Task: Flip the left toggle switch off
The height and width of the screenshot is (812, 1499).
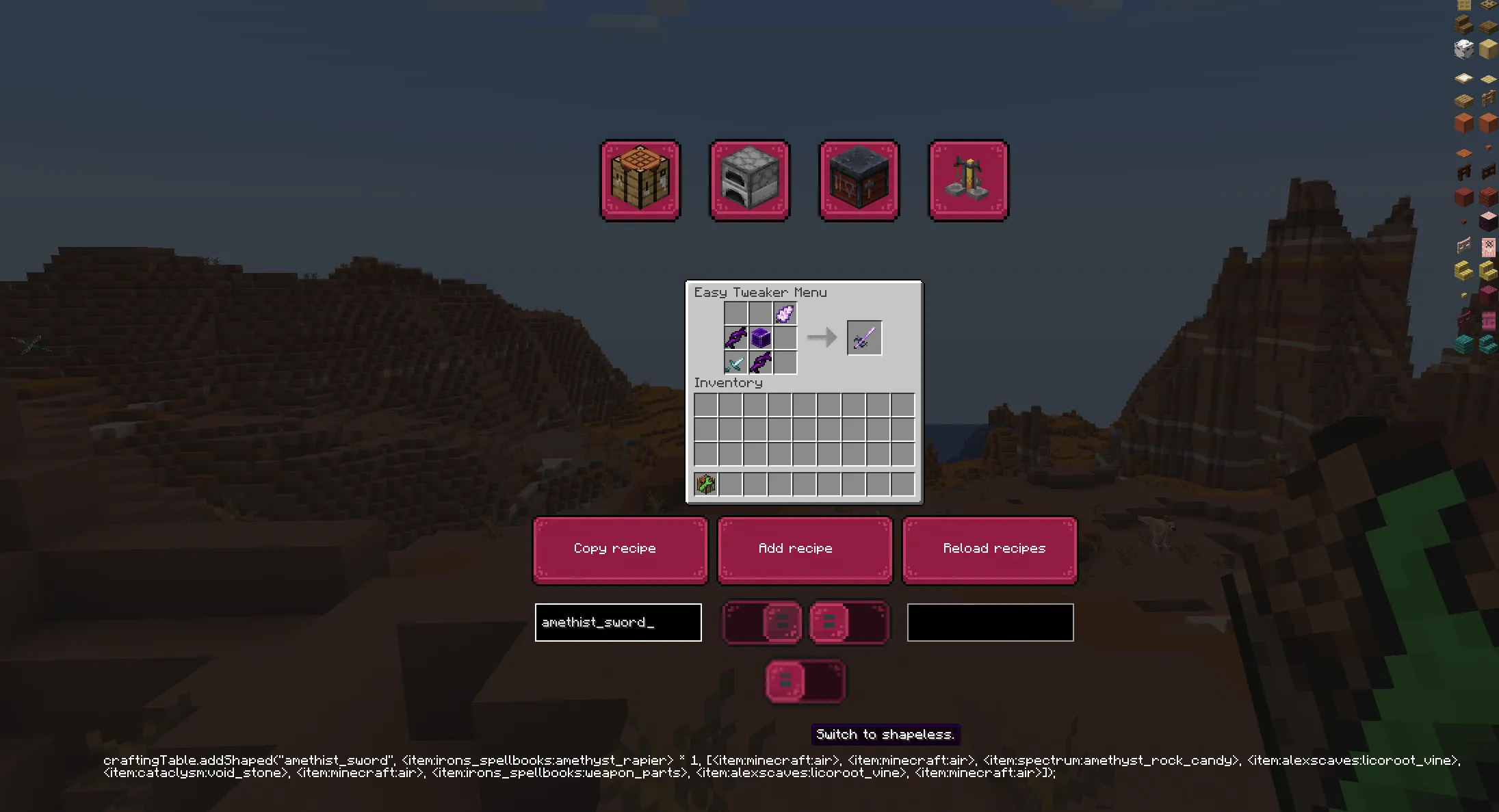Action: pyautogui.click(x=761, y=623)
